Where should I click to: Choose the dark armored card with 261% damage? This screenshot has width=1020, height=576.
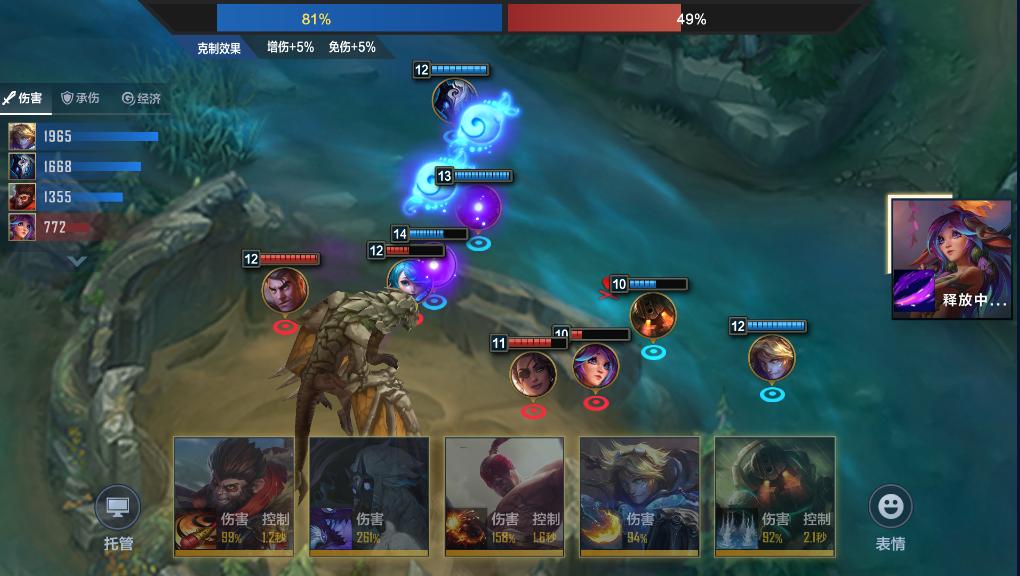tap(369, 495)
